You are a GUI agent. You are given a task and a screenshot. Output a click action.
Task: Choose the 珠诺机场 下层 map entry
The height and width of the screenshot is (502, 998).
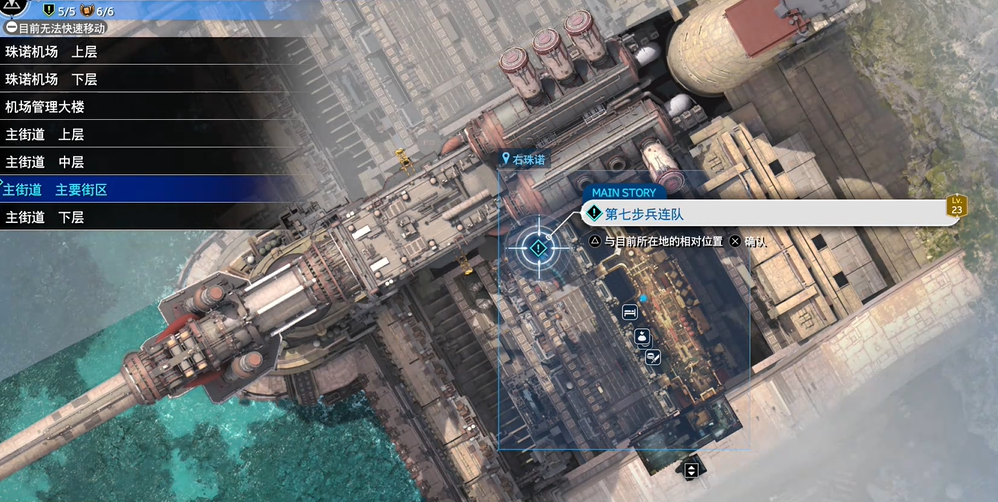point(52,79)
